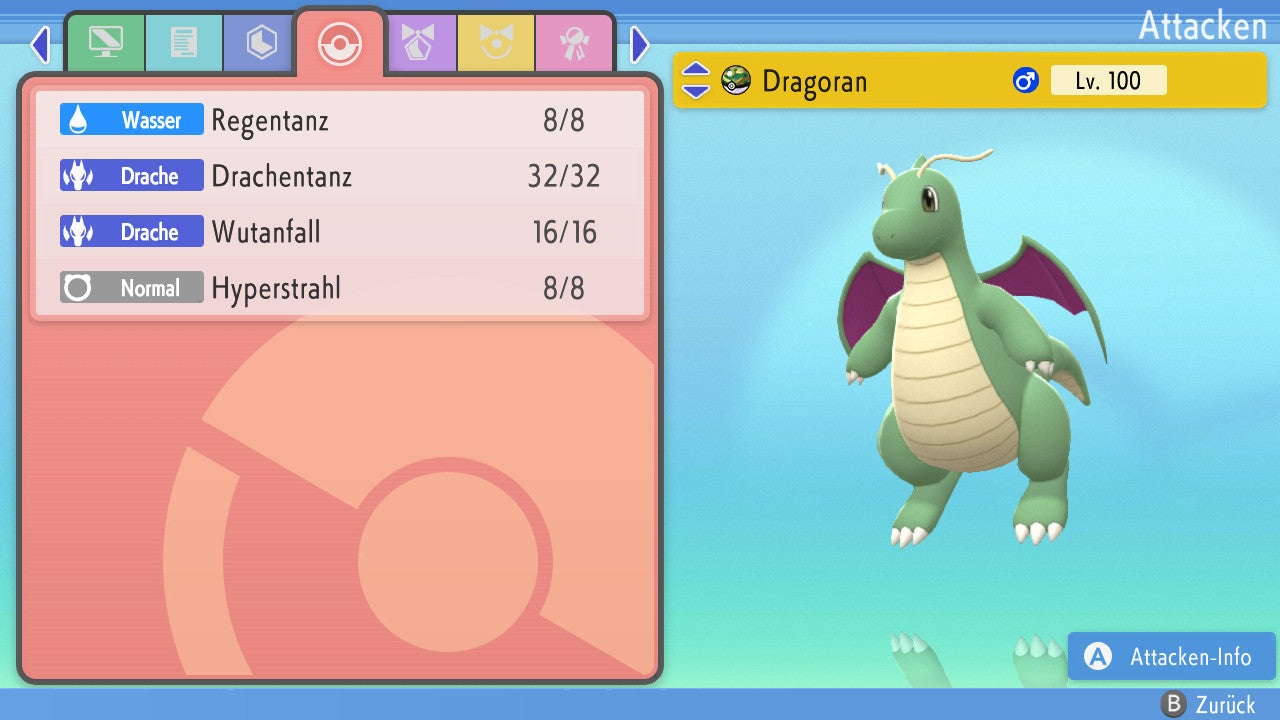Select the Regentanz move row

tap(340, 121)
